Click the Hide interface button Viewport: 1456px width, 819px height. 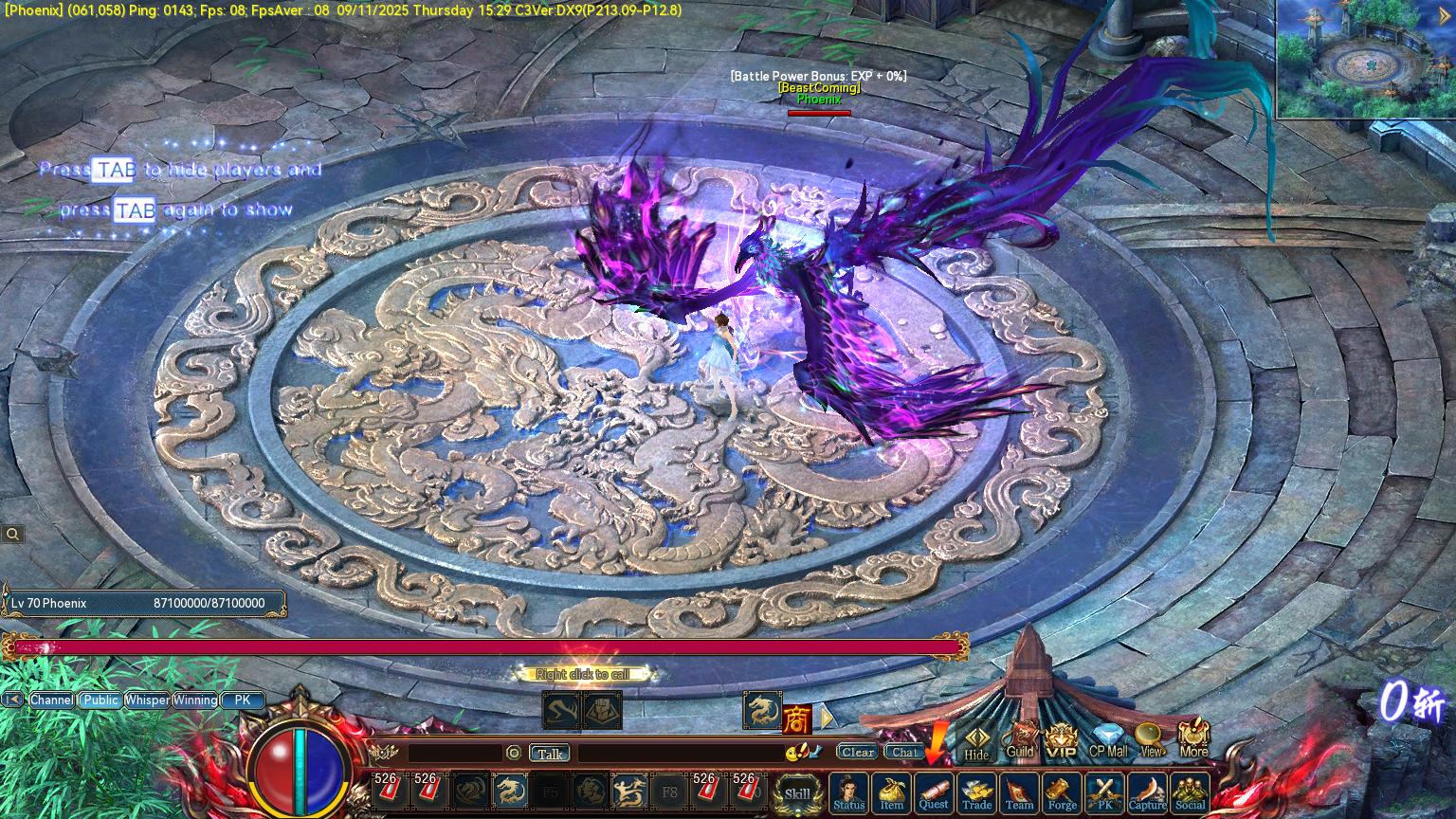[976, 743]
